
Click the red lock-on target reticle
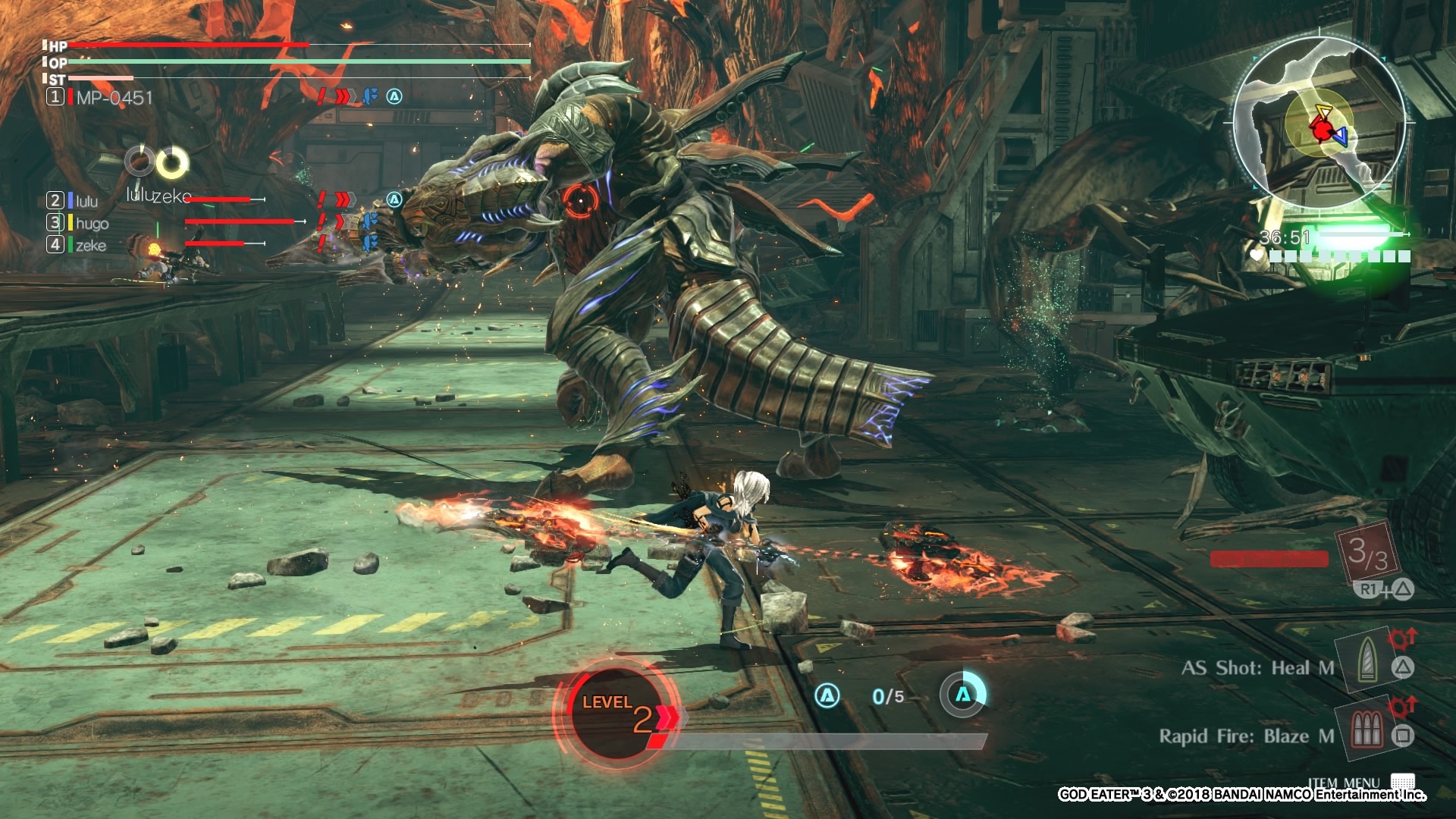(x=579, y=200)
